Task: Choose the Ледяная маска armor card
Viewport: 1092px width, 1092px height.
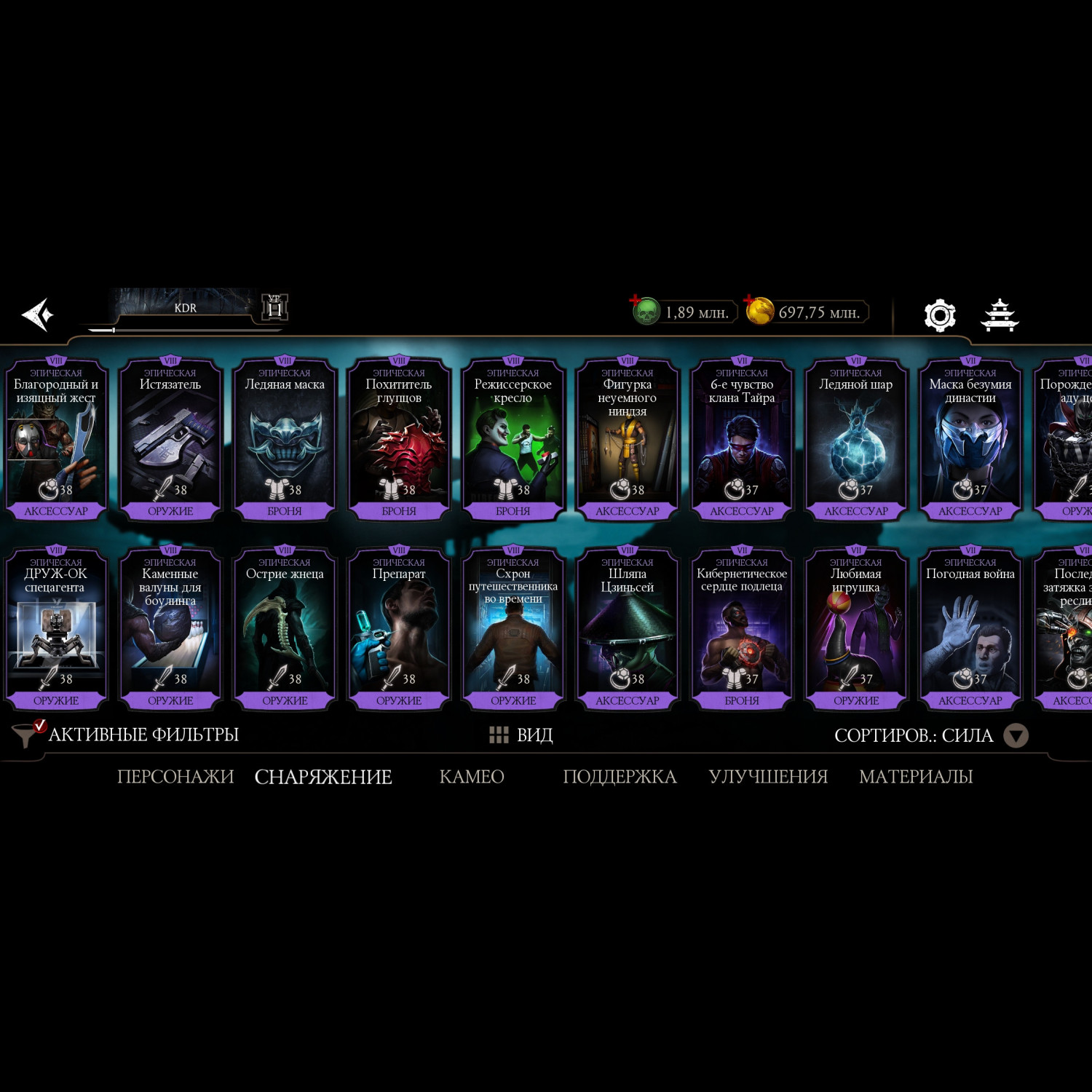Action: pyautogui.click(x=285, y=438)
